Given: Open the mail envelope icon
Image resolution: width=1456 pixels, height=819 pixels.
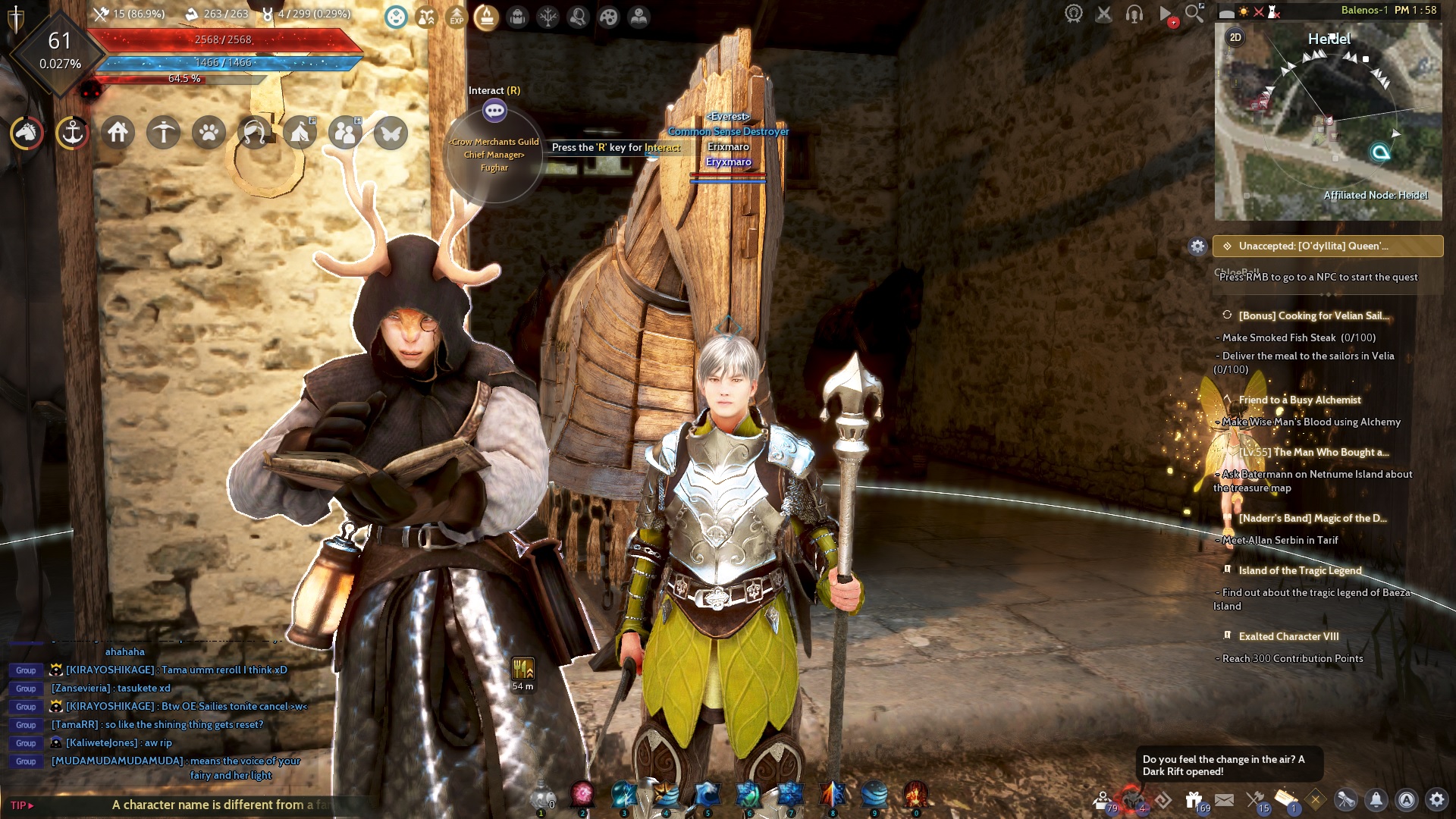Looking at the screenshot, I should 1224,799.
